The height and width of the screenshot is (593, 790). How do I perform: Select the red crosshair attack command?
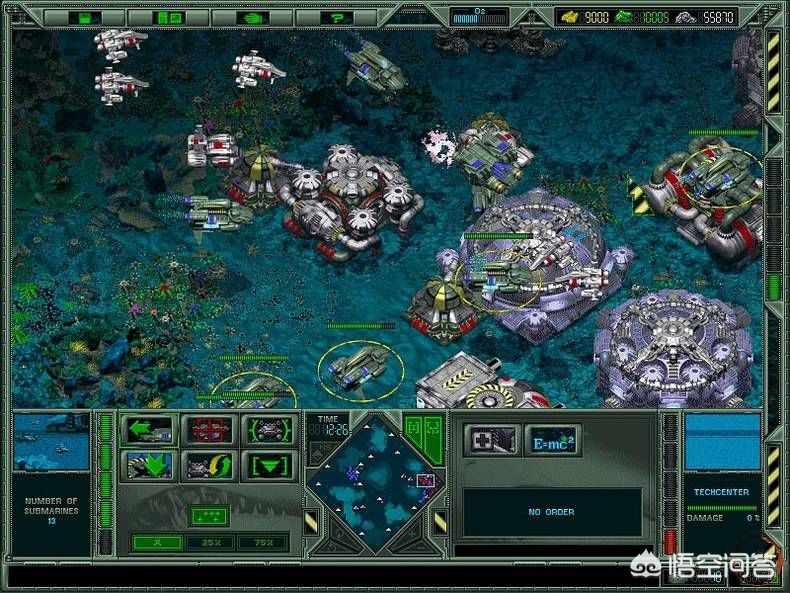pyautogui.click(x=210, y=430)
